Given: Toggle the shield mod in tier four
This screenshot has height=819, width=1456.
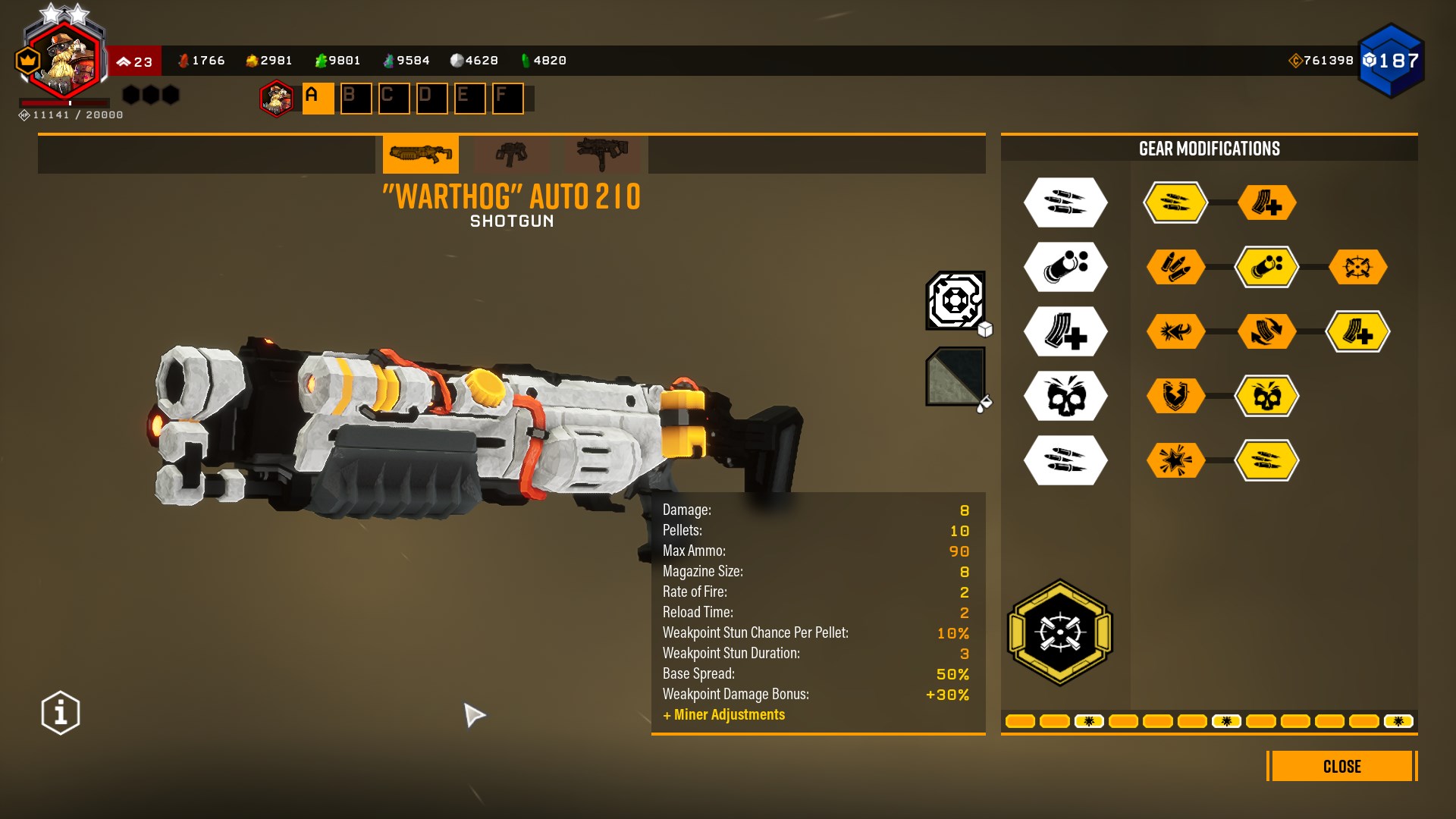Looking at the screenshot, I should point(1175,395).
